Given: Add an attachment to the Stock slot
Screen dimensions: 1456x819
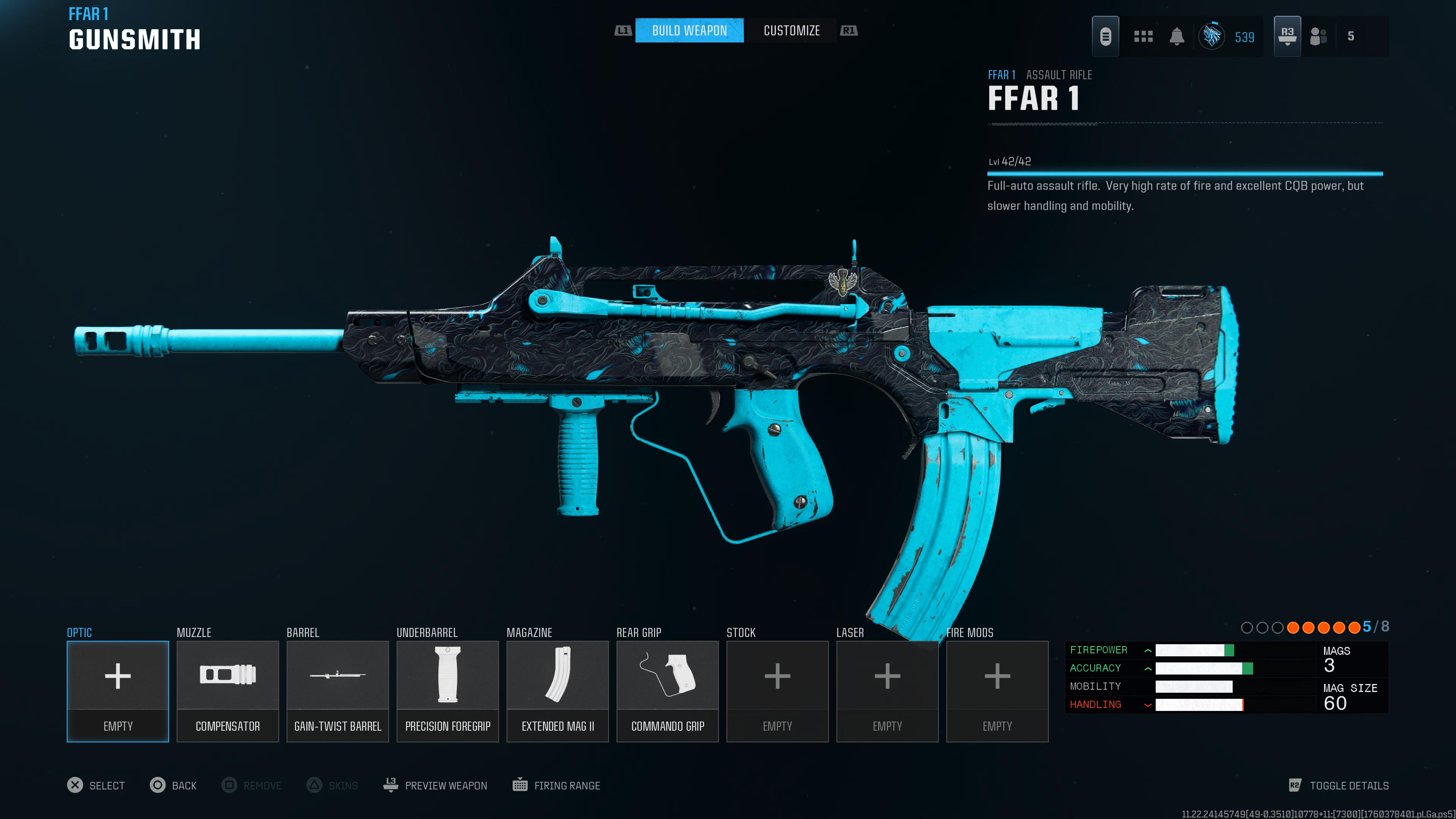Looking at the screenshot, I should pos(777,691).
